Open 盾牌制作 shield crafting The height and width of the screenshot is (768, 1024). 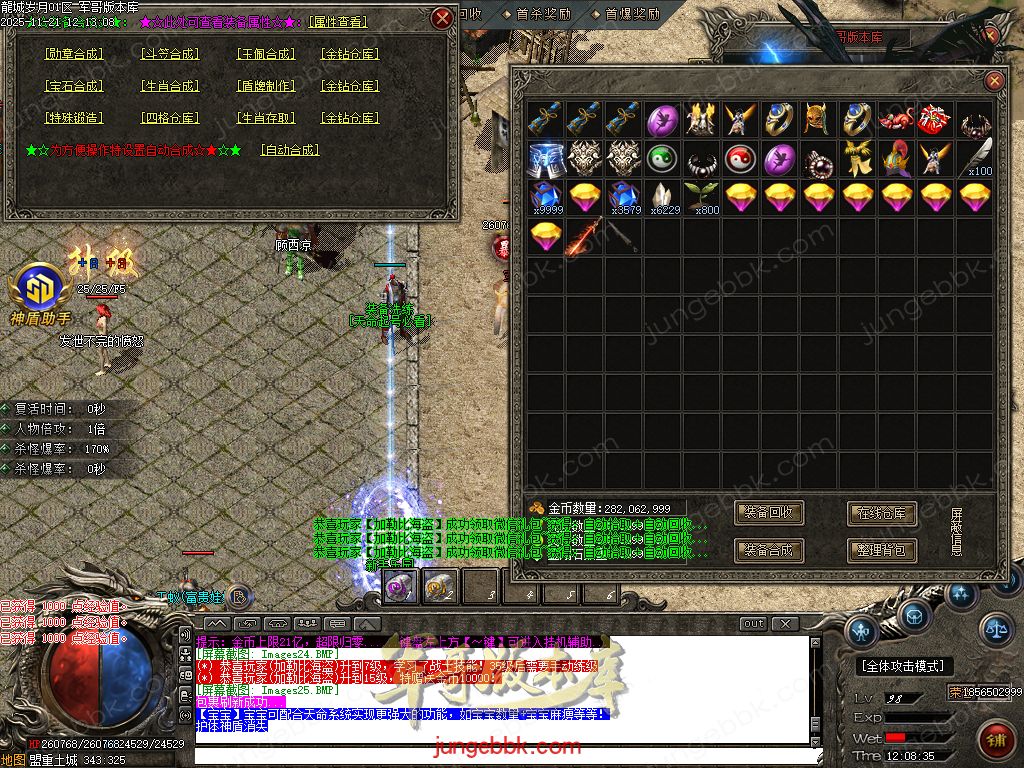[266, 86]
